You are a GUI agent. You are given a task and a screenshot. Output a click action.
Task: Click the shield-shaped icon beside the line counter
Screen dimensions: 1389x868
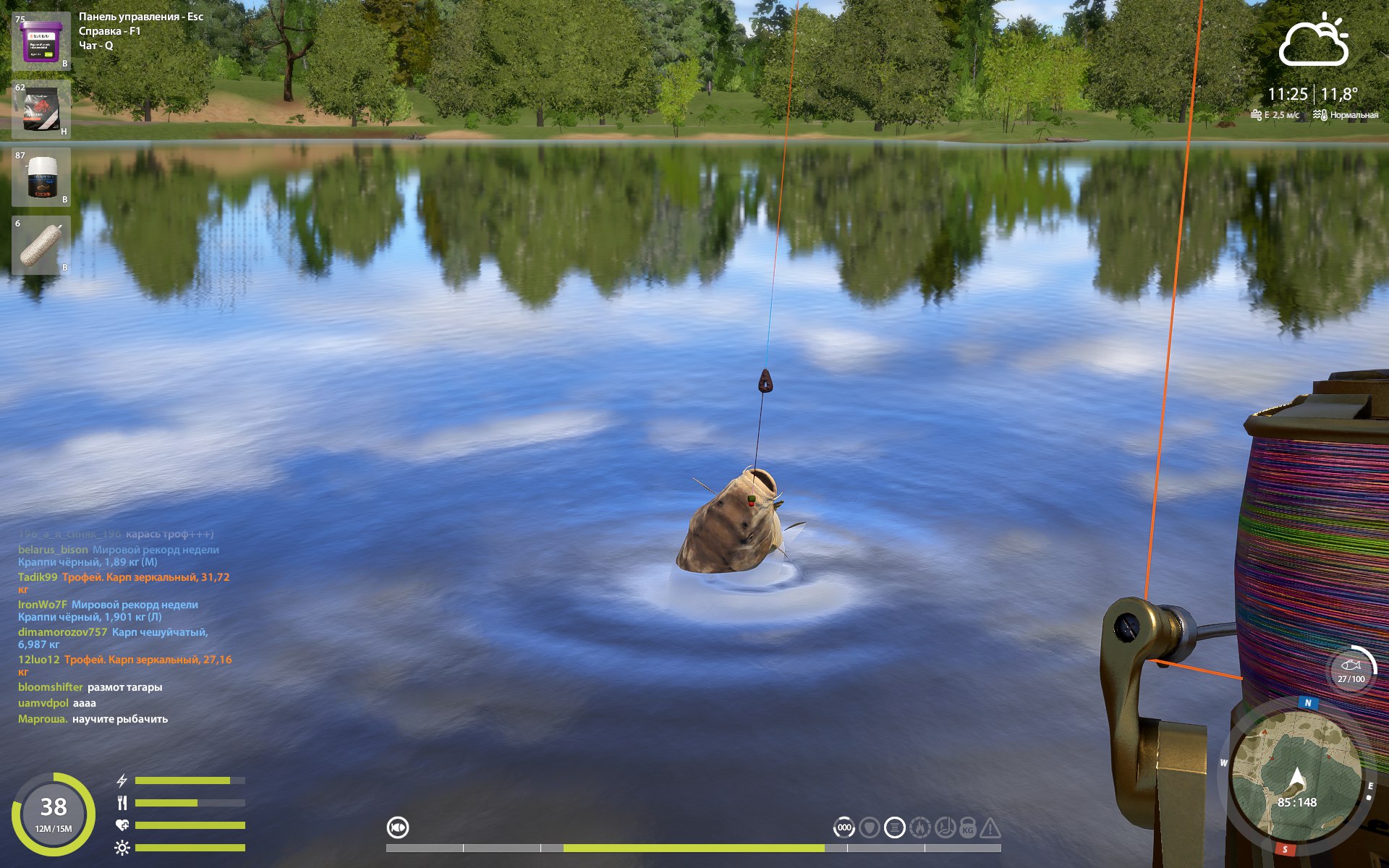870,827
